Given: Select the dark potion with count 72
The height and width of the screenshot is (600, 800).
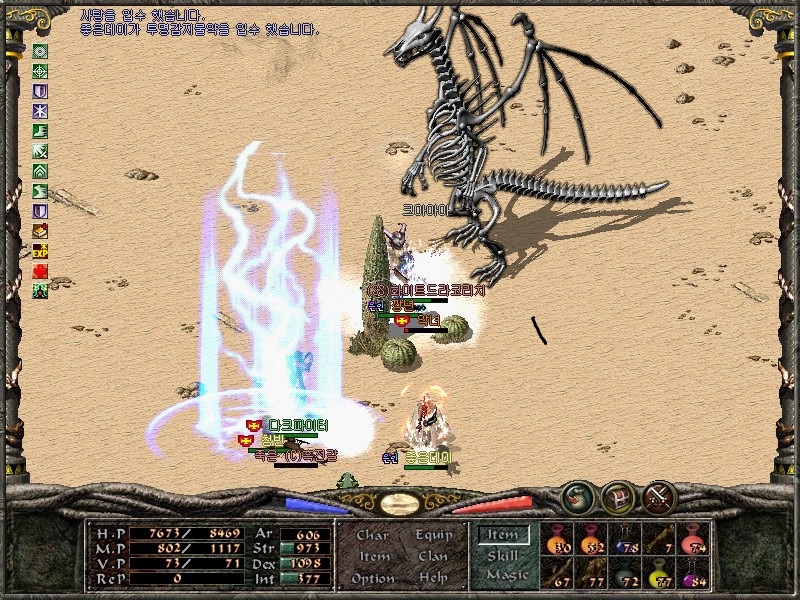Looking at the screenshot, I should pos(624,573).
